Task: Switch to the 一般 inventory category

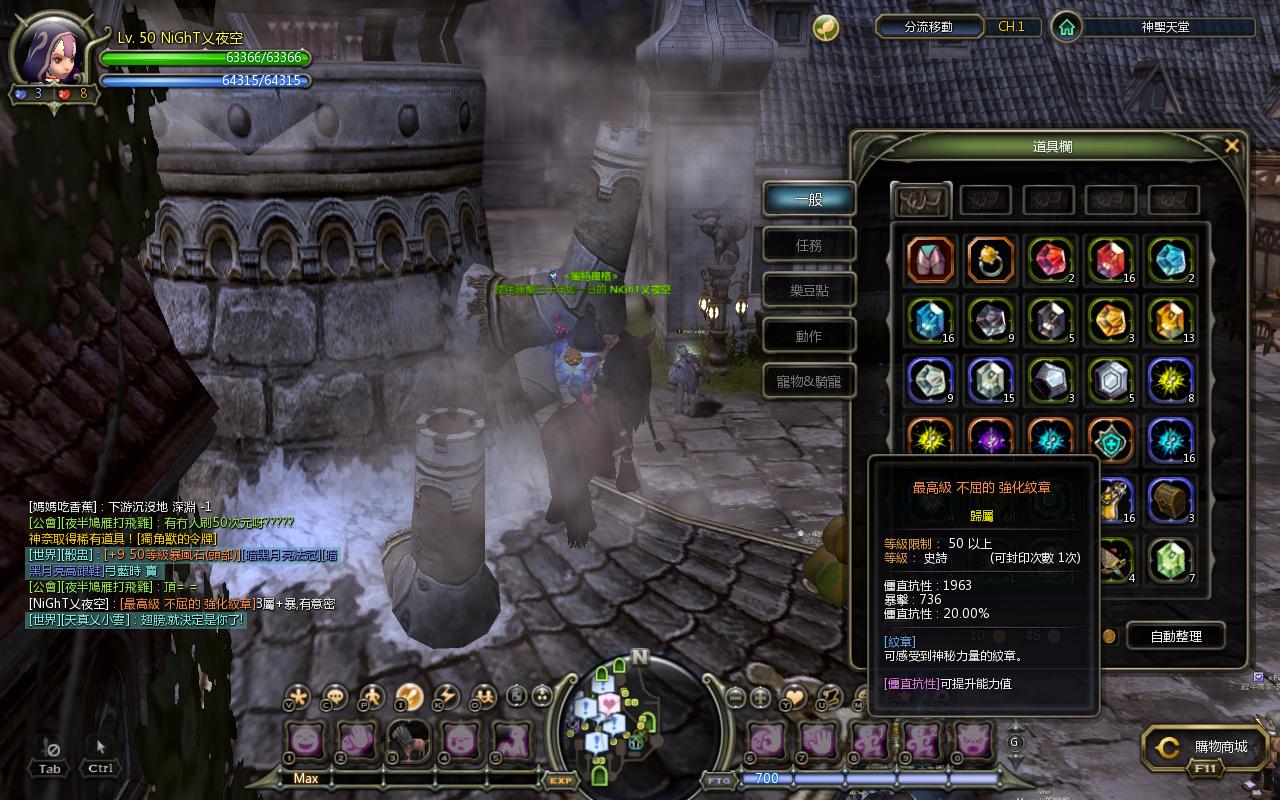Action: pos(809,199)
